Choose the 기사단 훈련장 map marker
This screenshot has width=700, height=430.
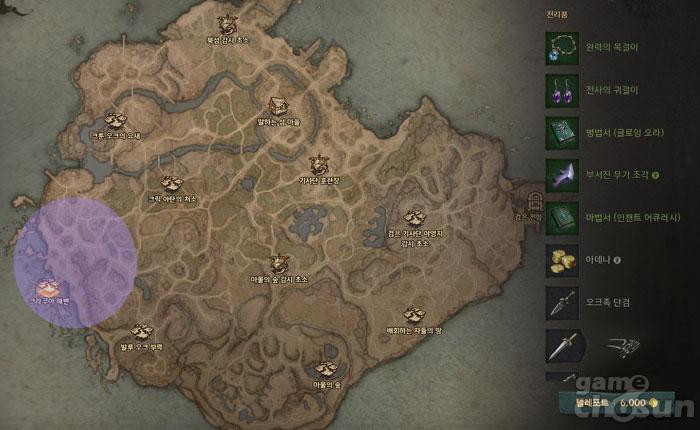click(x=319, y=163)
